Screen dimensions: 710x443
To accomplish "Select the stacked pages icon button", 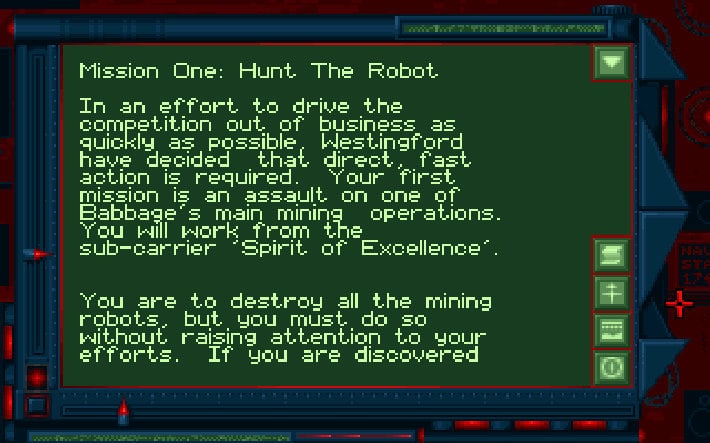I will click(611, 255).
